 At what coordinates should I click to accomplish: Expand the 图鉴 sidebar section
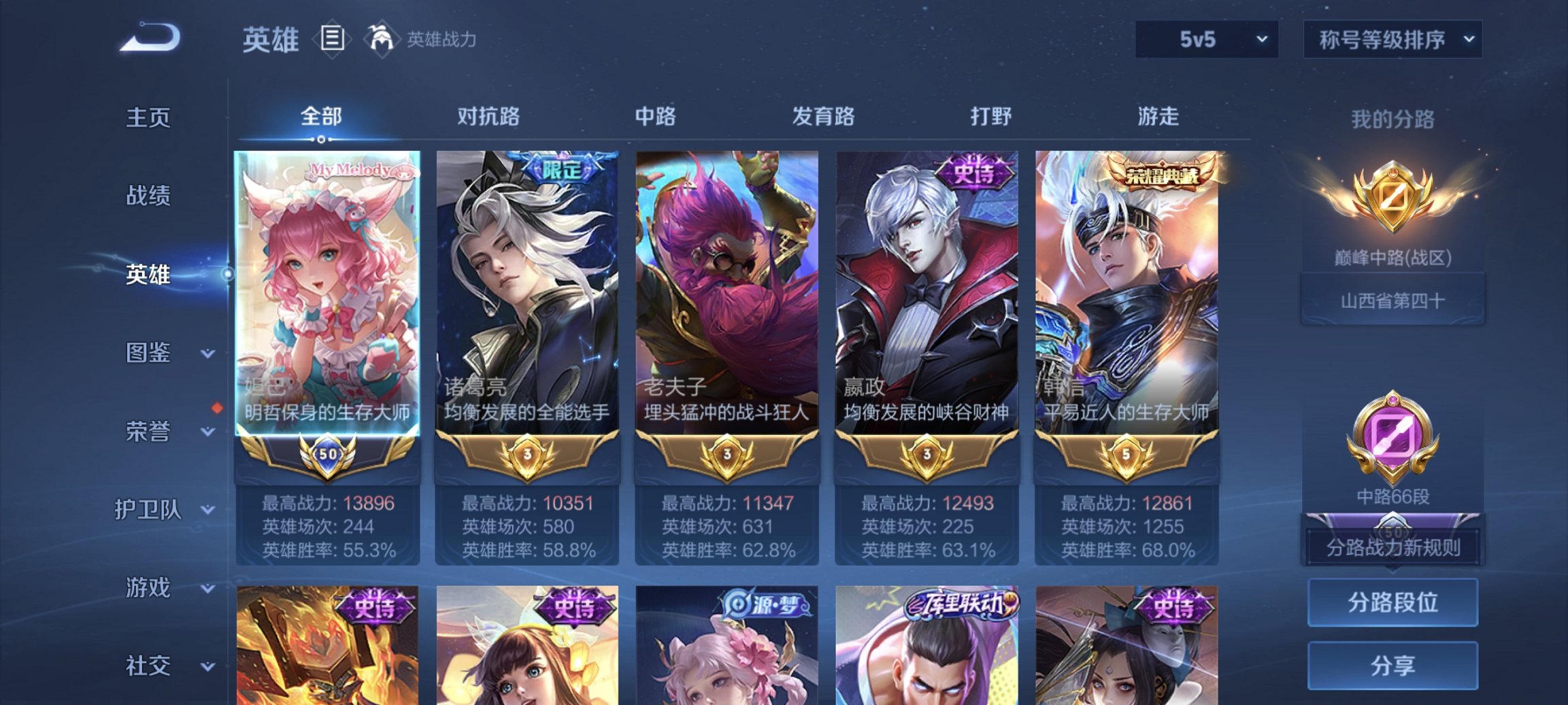pos(150,352)
